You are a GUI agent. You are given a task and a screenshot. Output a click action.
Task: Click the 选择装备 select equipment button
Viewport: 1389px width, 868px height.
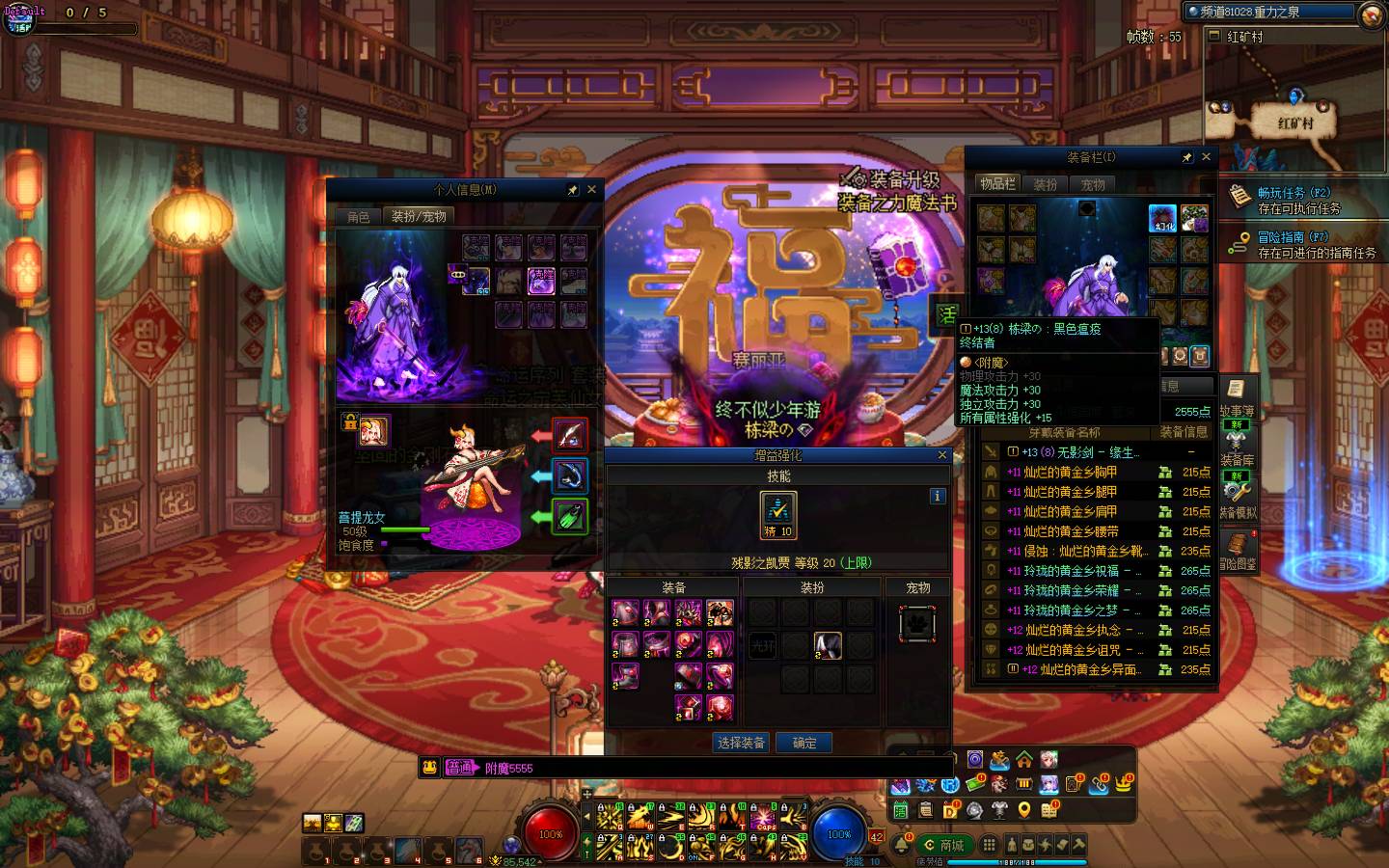coord(741,743)
